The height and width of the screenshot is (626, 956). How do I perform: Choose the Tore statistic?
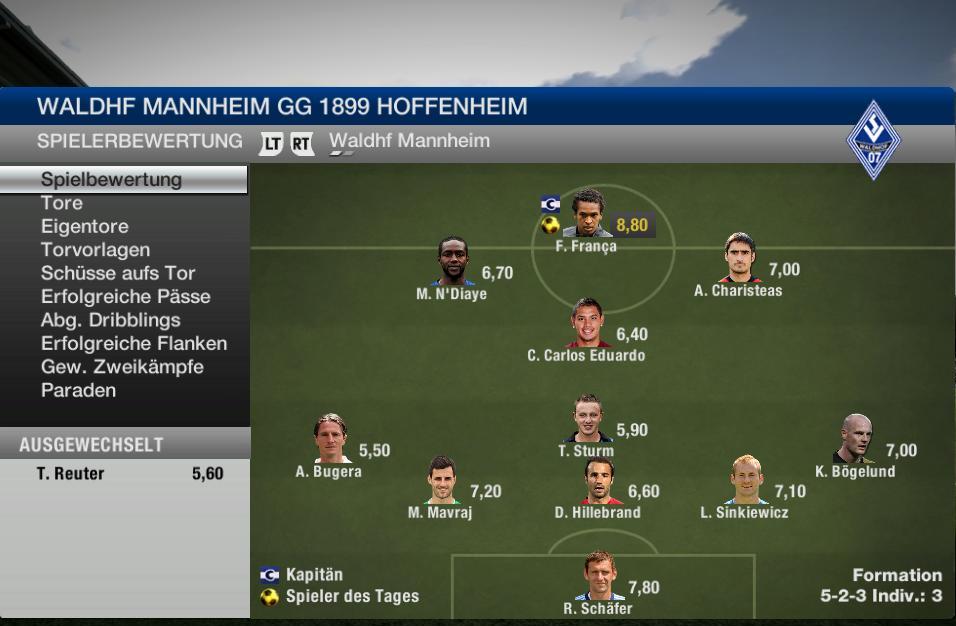tap(62, 203)
